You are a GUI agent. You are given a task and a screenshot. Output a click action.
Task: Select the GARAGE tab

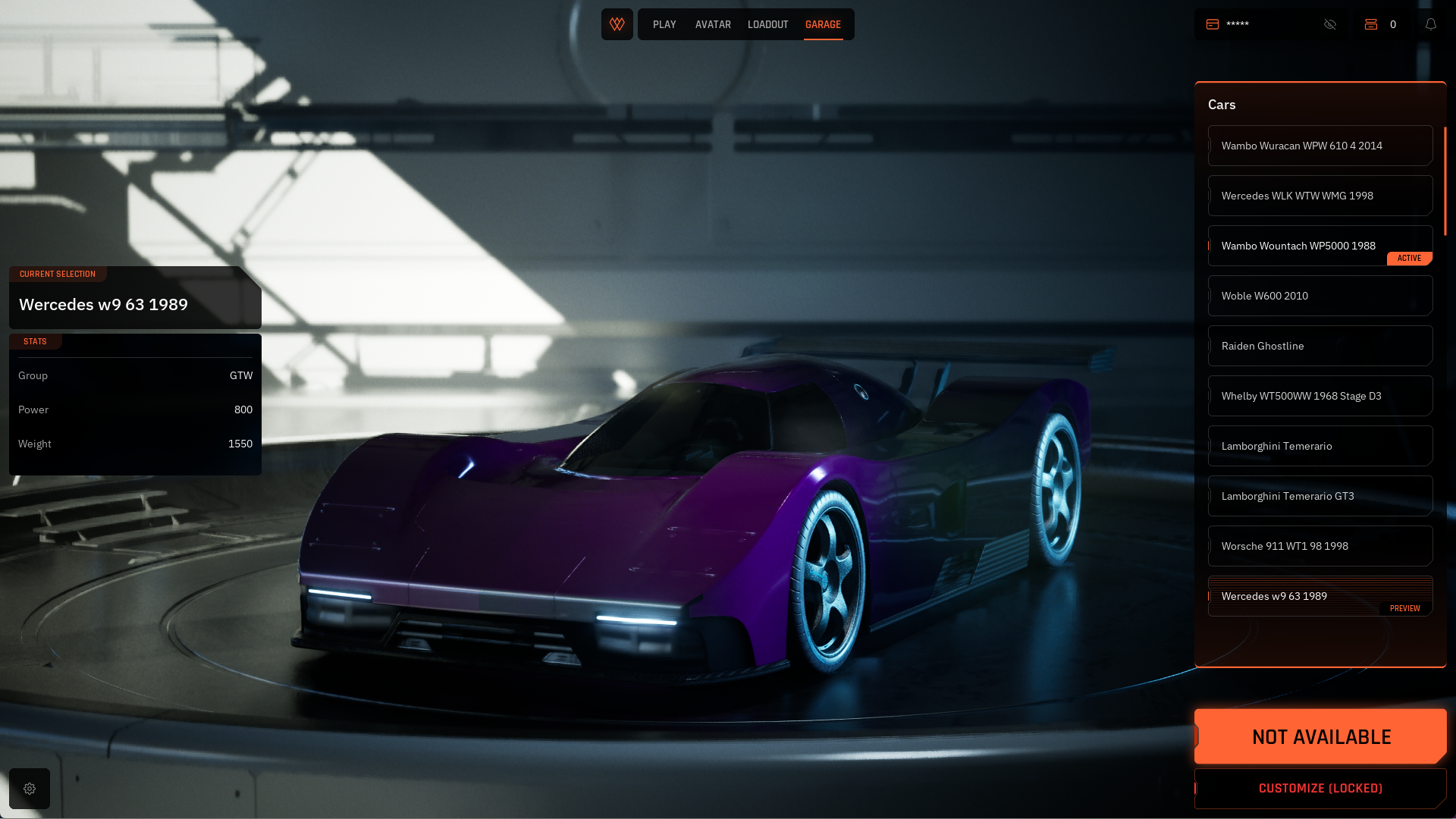pyautogui.click(x=823, y=24)
